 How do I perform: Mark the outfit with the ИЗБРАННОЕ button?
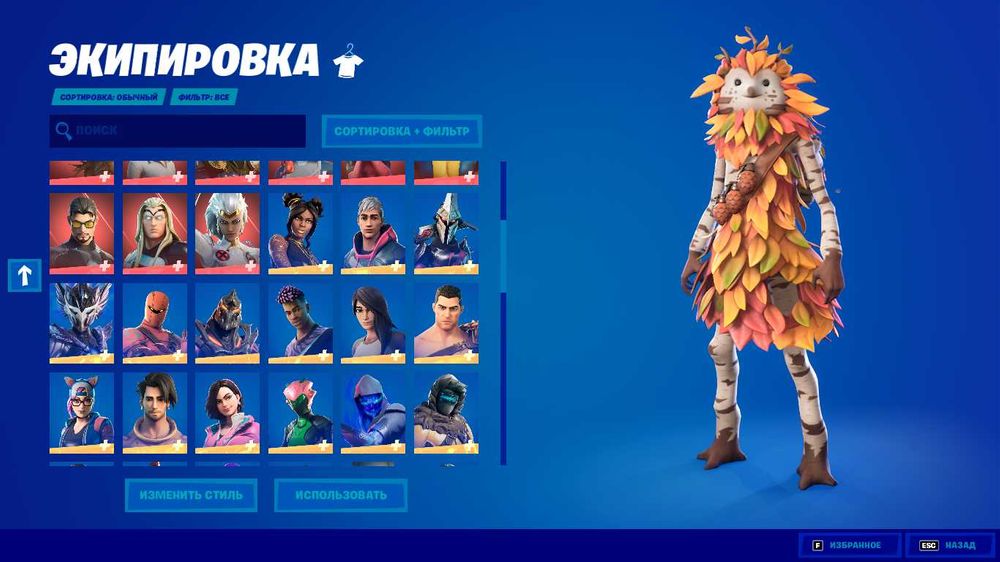pos(850,545)
